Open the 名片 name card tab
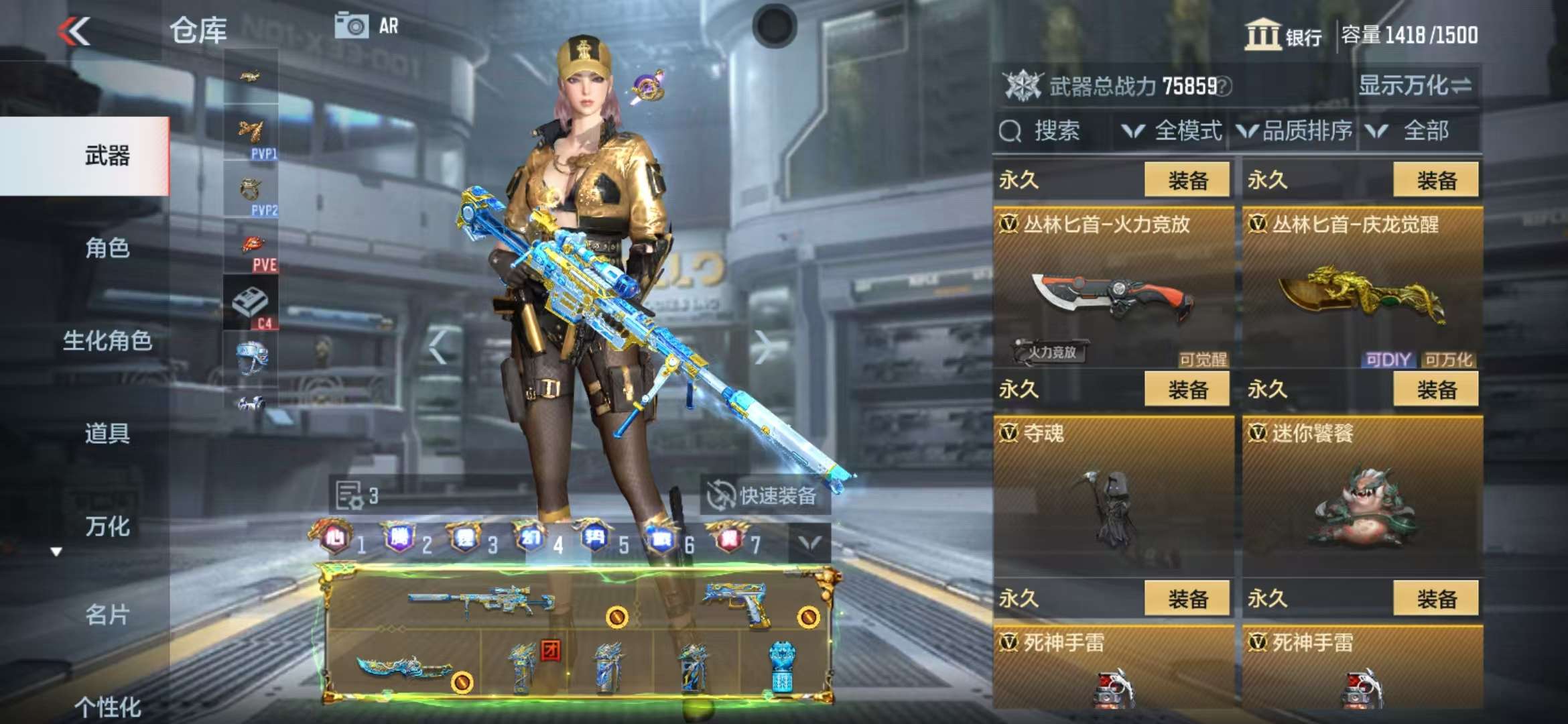Viewport: 1568px width, 724px height. tap(107, 614)
